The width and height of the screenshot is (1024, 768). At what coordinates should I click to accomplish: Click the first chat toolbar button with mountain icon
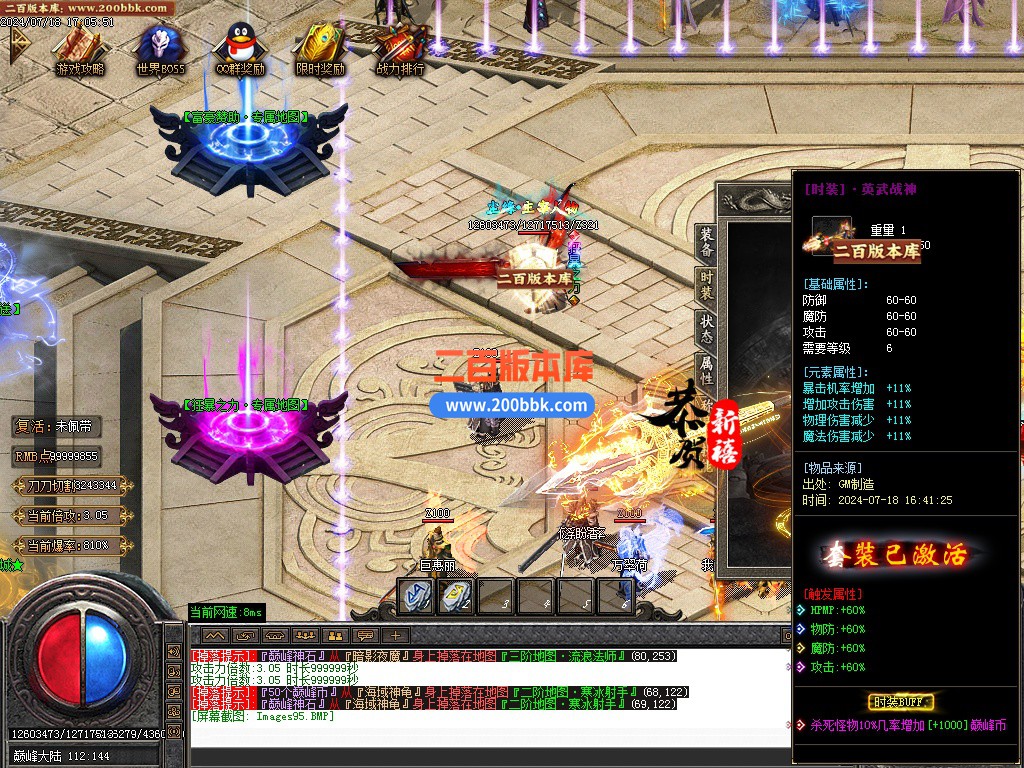tap(215, 635)
